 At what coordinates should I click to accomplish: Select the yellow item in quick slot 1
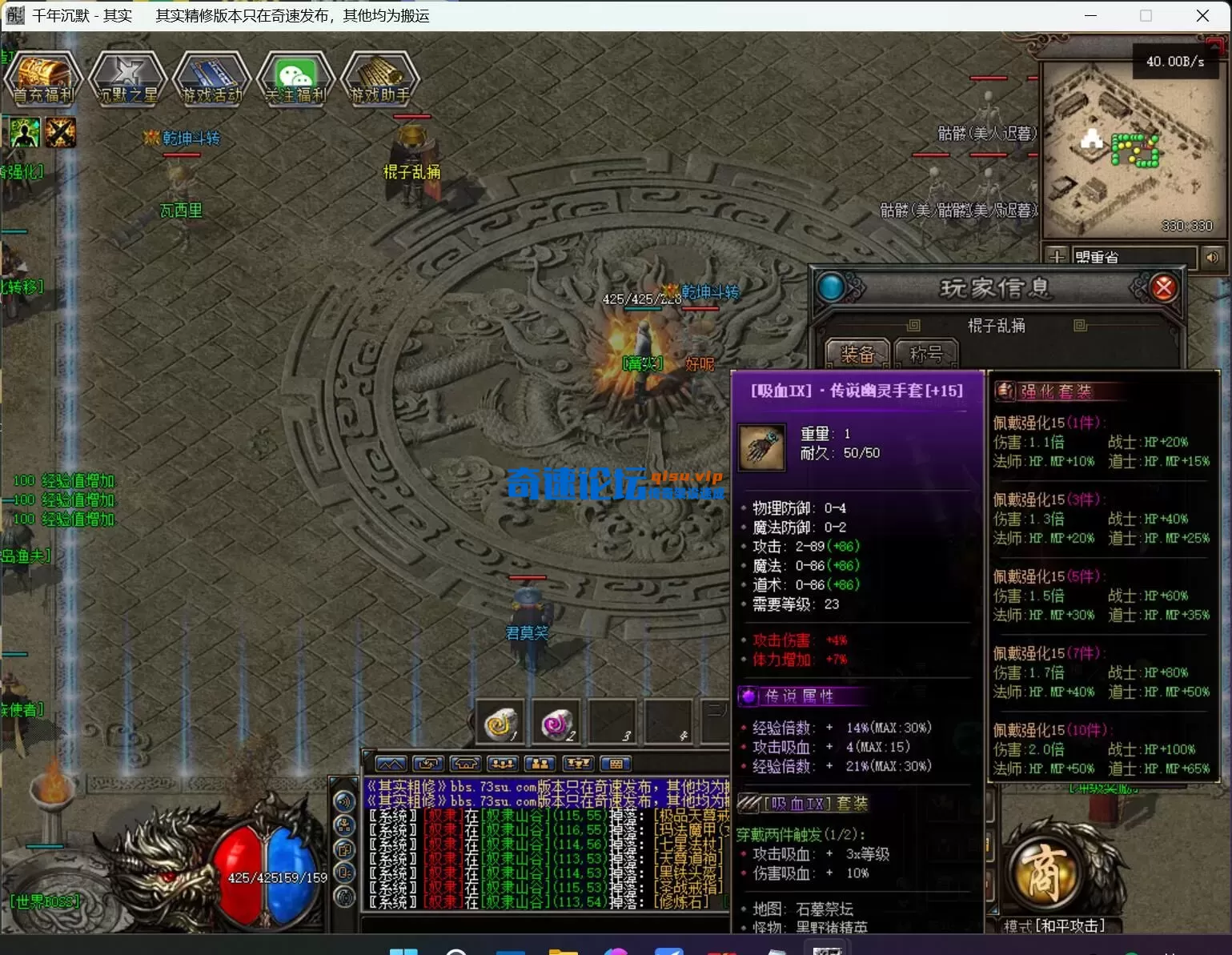[500, 721]
